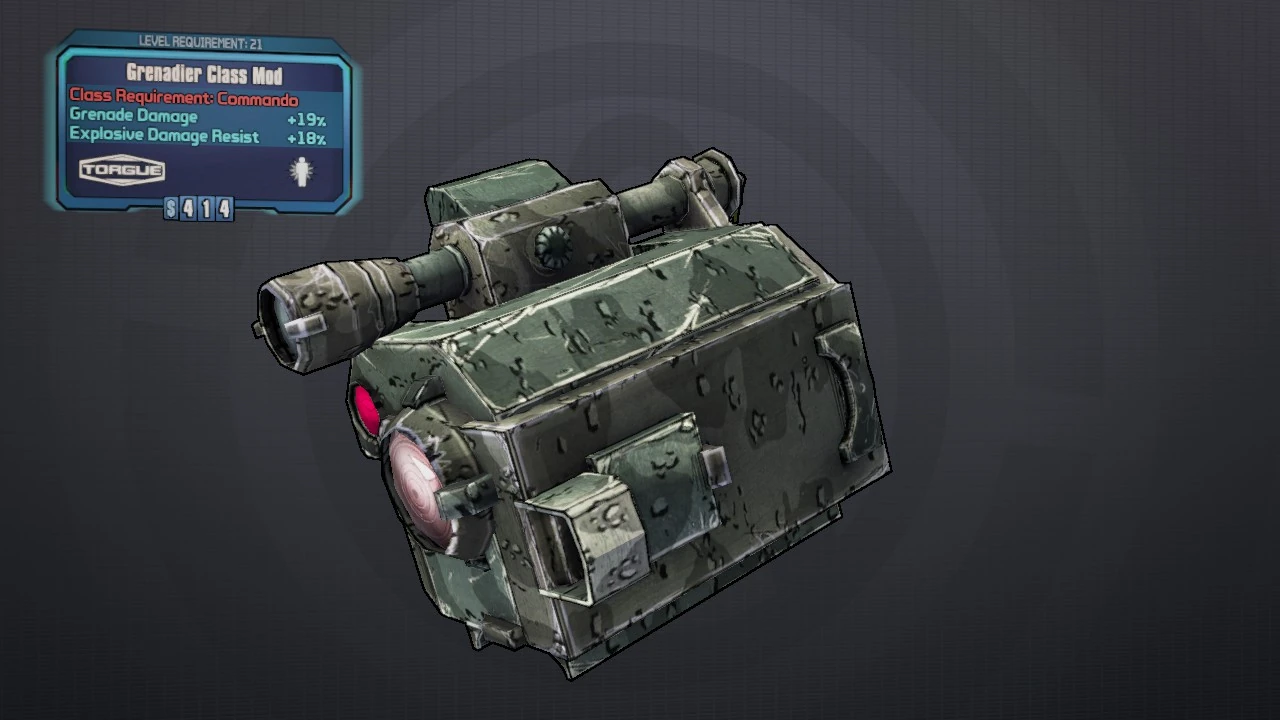Select the Grenadier Class Mod title bar
Image resolution: width=1280 pixels, height=720 pixels.
[x=203, y=75]
